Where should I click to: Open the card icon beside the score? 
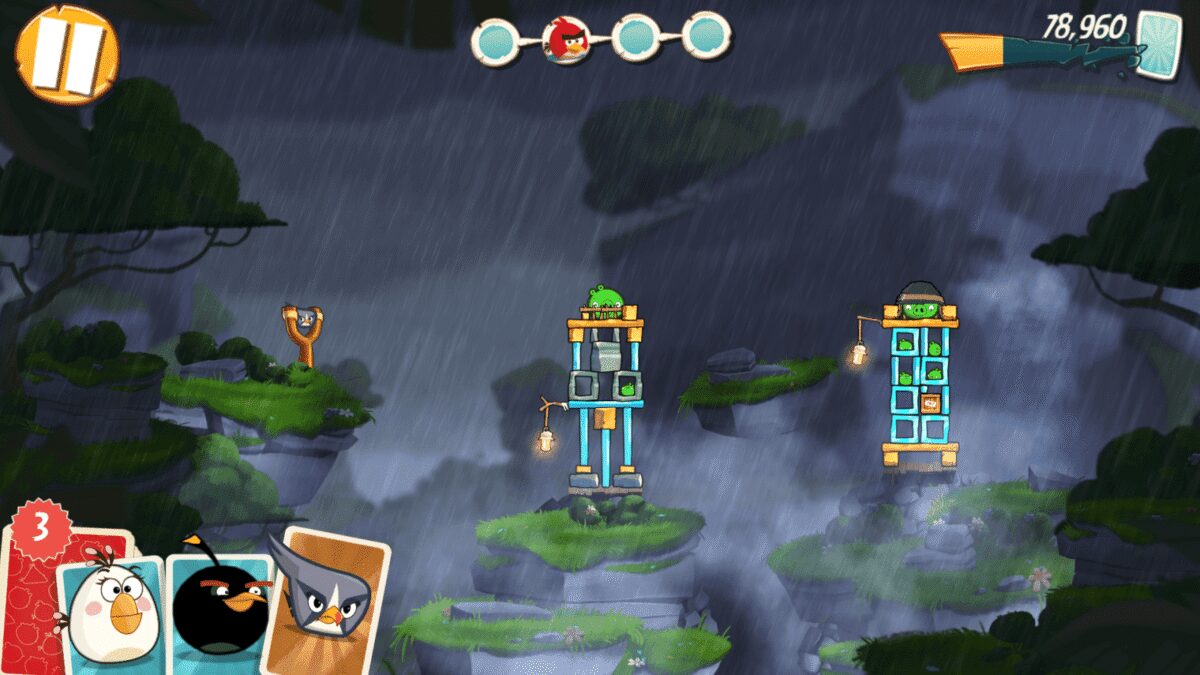1158,42
